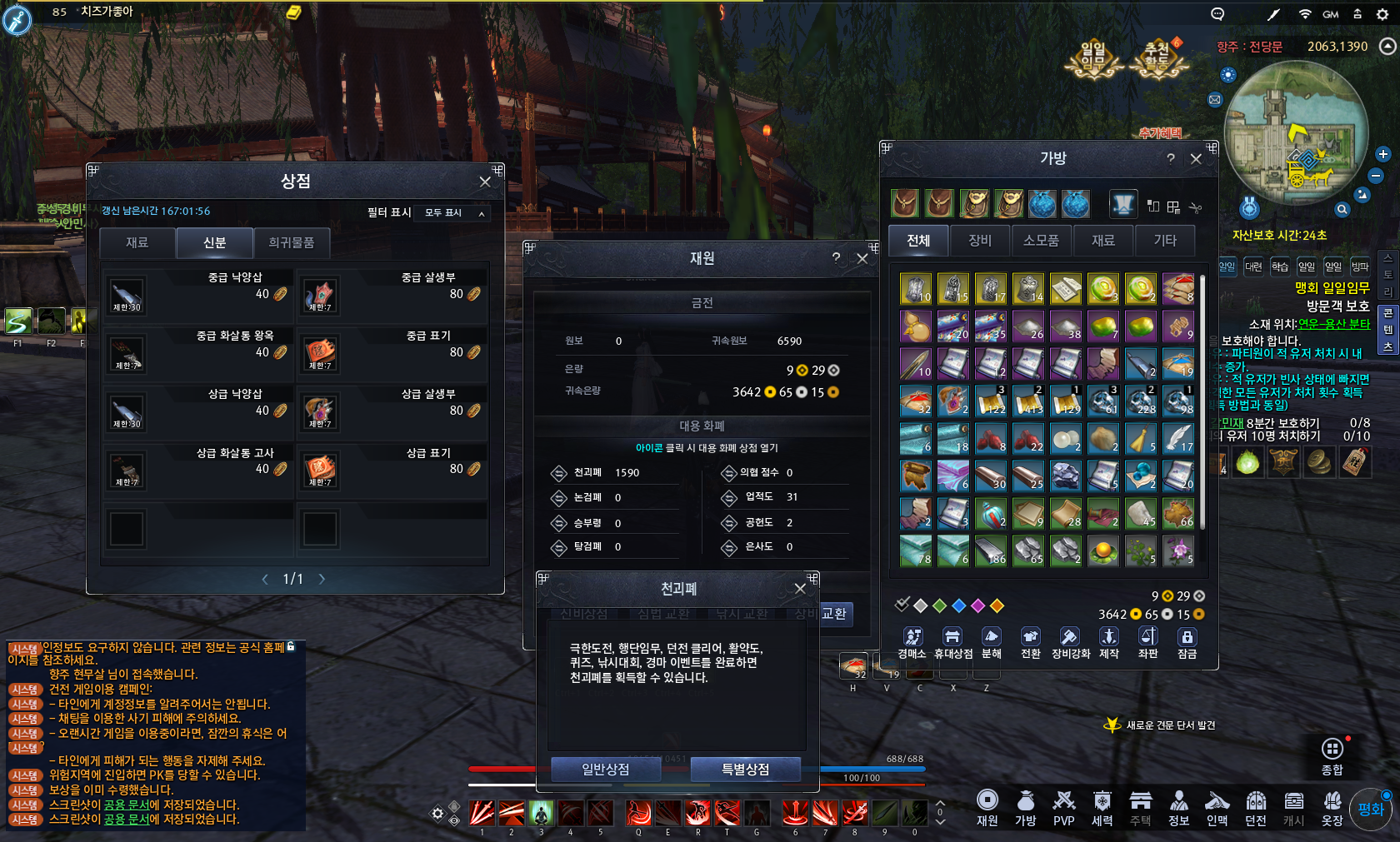The image size is (1400, 842).
Task: Close the 상점 shop window
Action: 485,182
